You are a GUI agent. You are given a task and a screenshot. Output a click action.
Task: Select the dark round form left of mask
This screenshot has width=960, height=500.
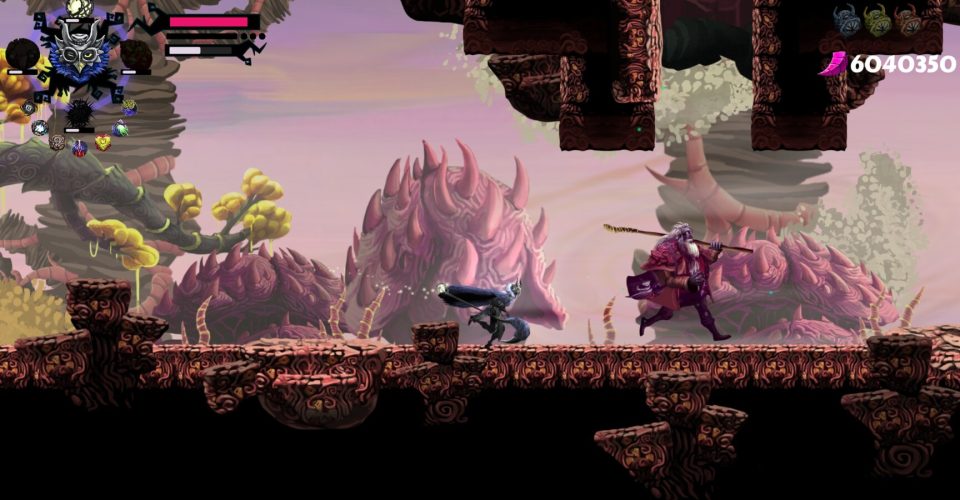23,53
